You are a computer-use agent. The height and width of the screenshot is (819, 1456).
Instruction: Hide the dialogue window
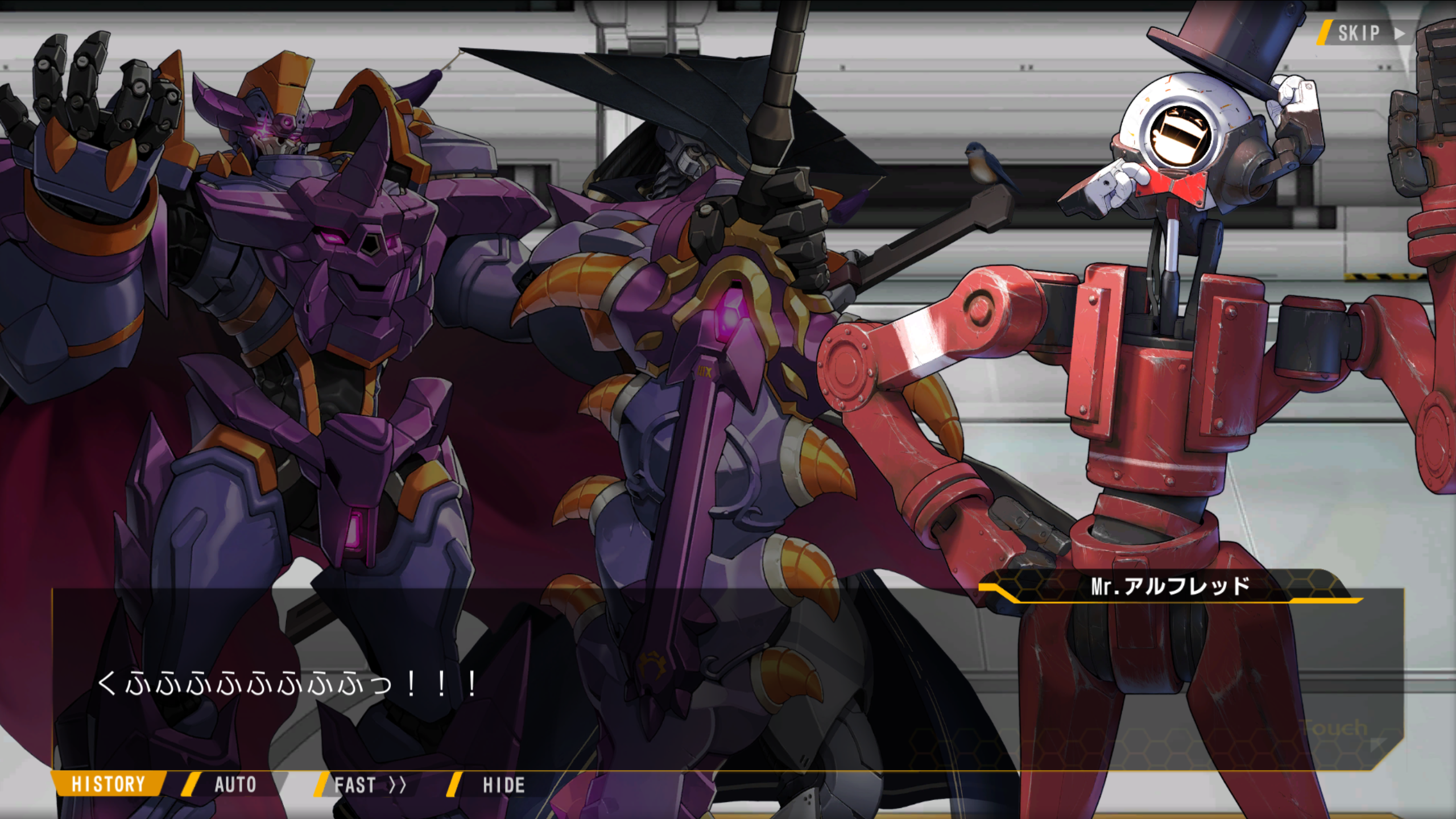pos(503,785)
